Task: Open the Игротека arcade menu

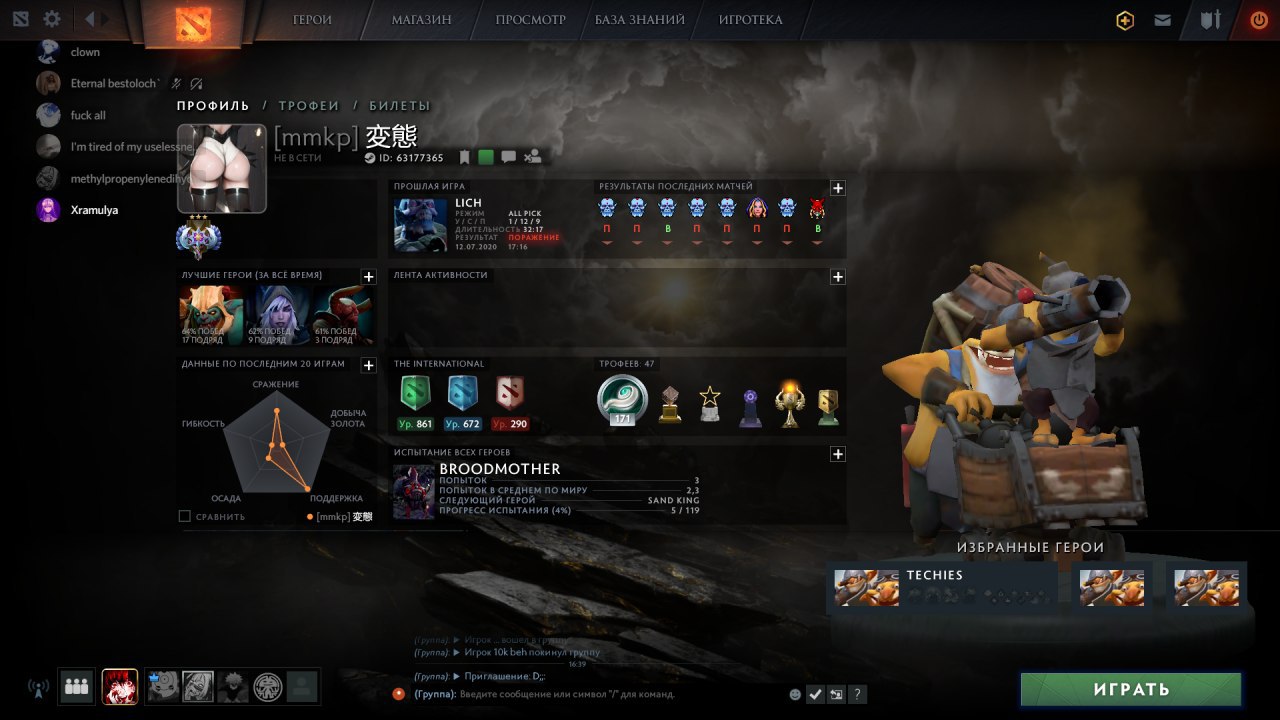Action: click(750, 20)
